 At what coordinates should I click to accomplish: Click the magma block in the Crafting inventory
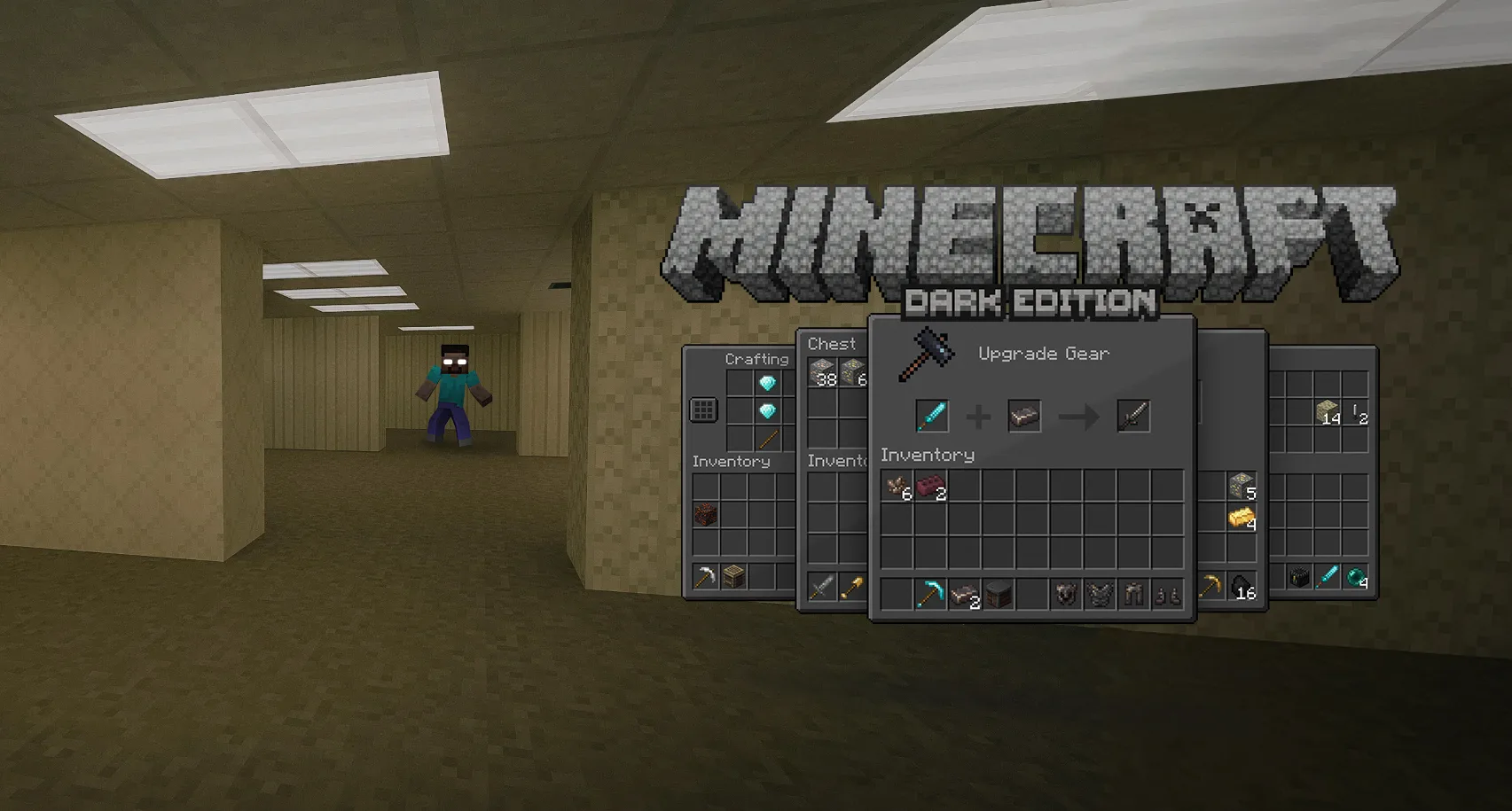point(704,513)
